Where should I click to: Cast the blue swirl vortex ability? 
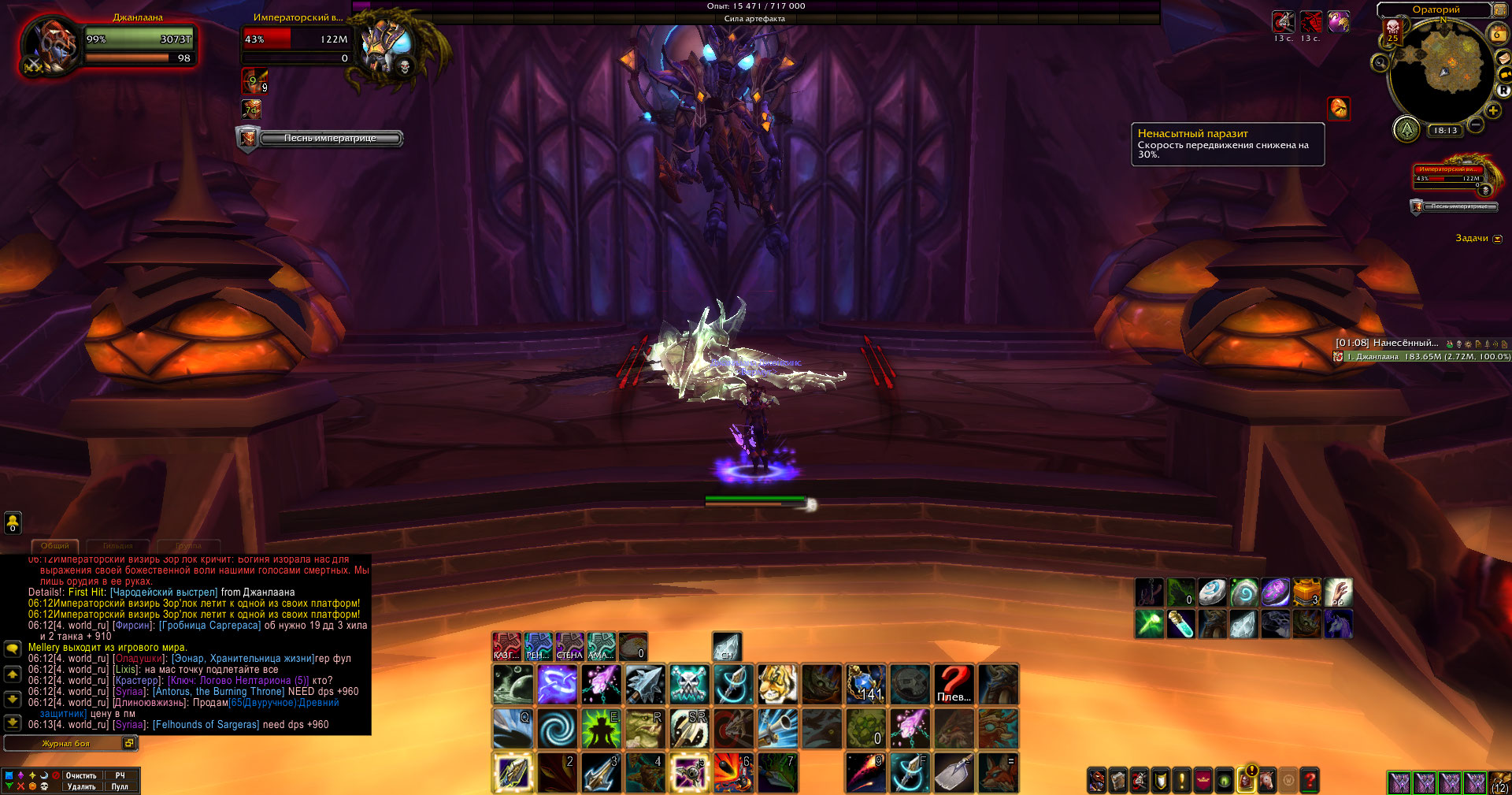pyautogui.click(x=558, y=729)
